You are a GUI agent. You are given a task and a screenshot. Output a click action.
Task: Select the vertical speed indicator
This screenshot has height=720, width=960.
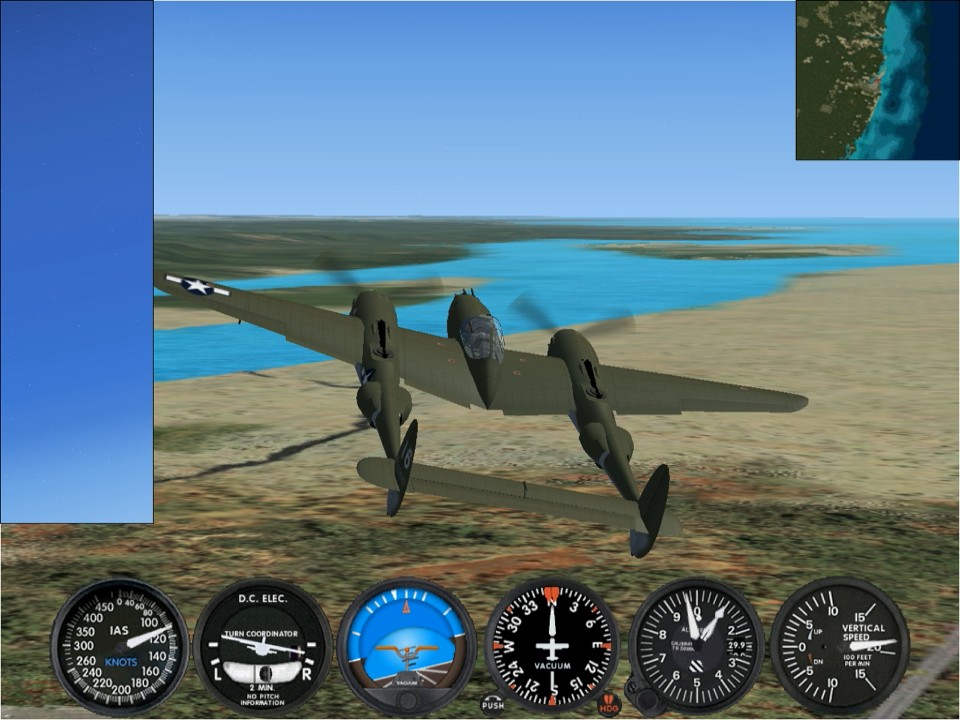tap(839, 646)
